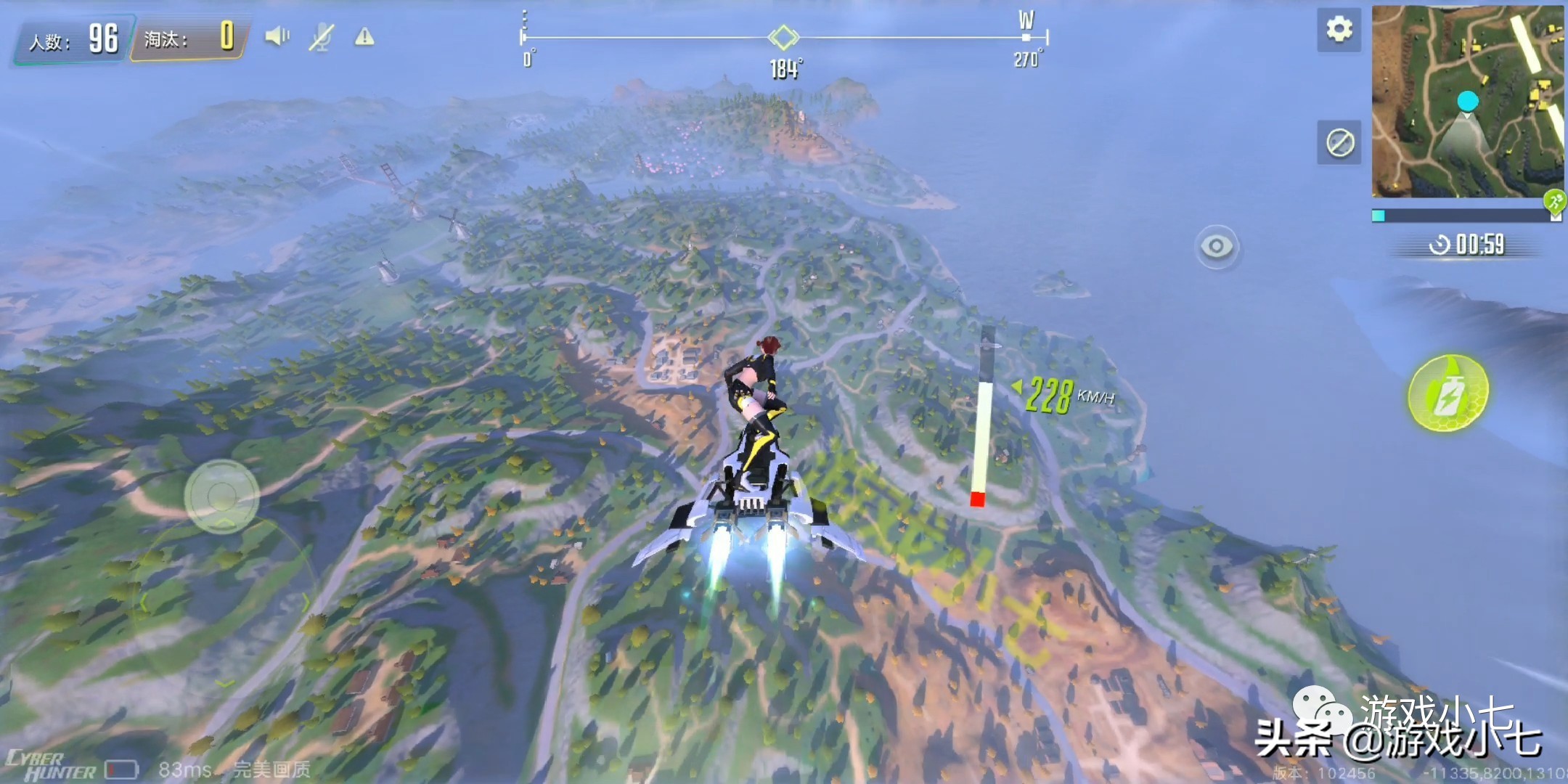
Task: Toggle the speaker sound icon
Action: (x=277, y=36)
